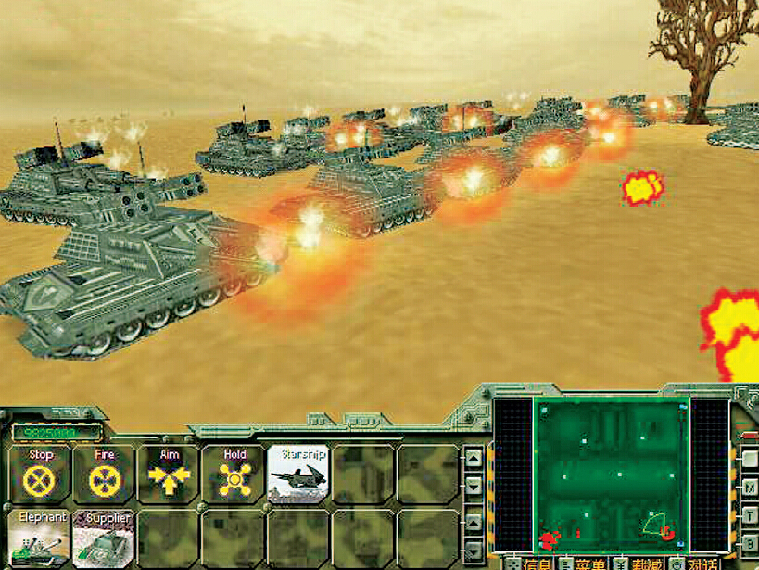Open the 对话 dialogue panel
The image size is (759, 570).
pos(696,564)
